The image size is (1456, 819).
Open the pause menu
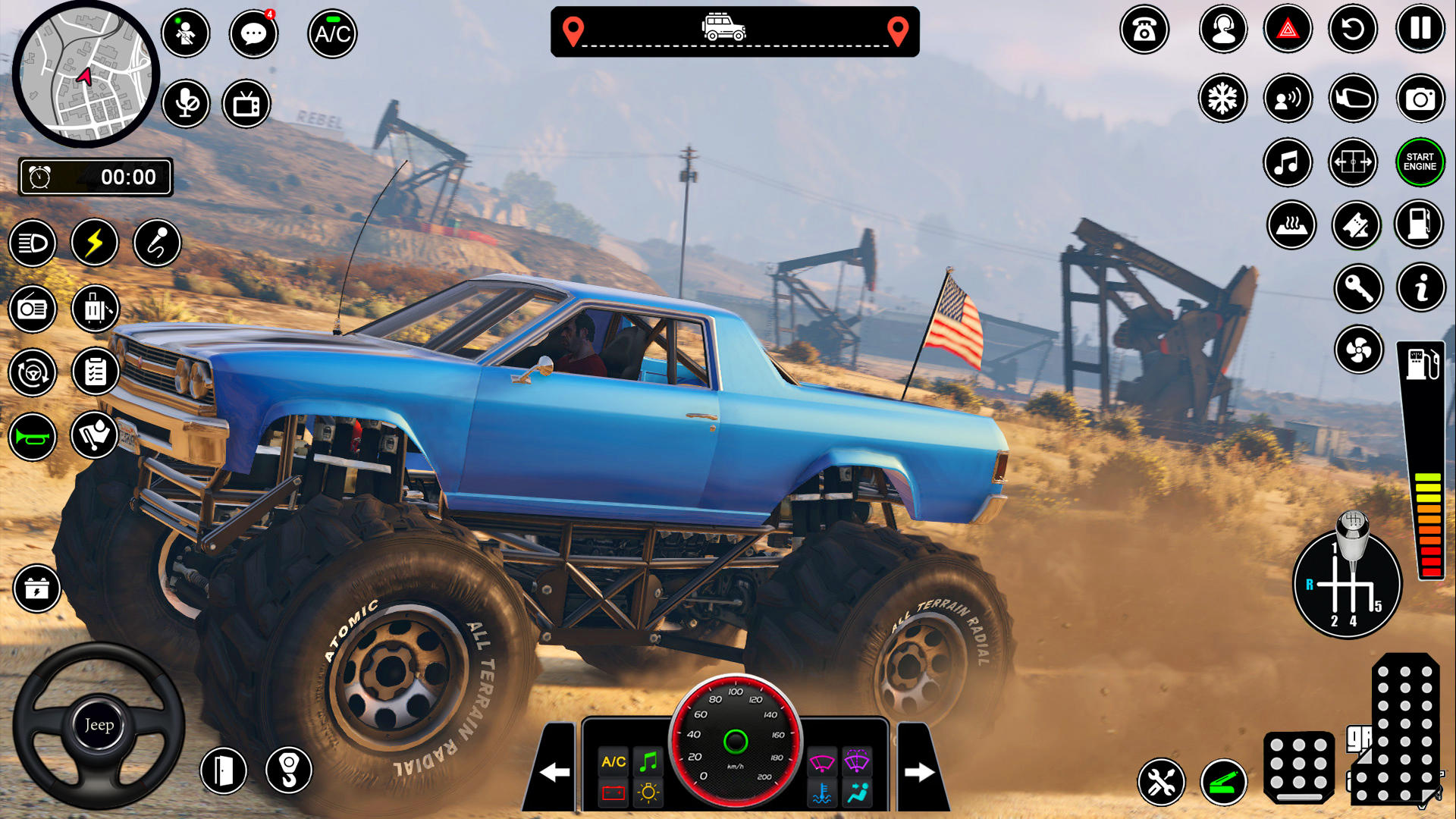click(1420, 28)
